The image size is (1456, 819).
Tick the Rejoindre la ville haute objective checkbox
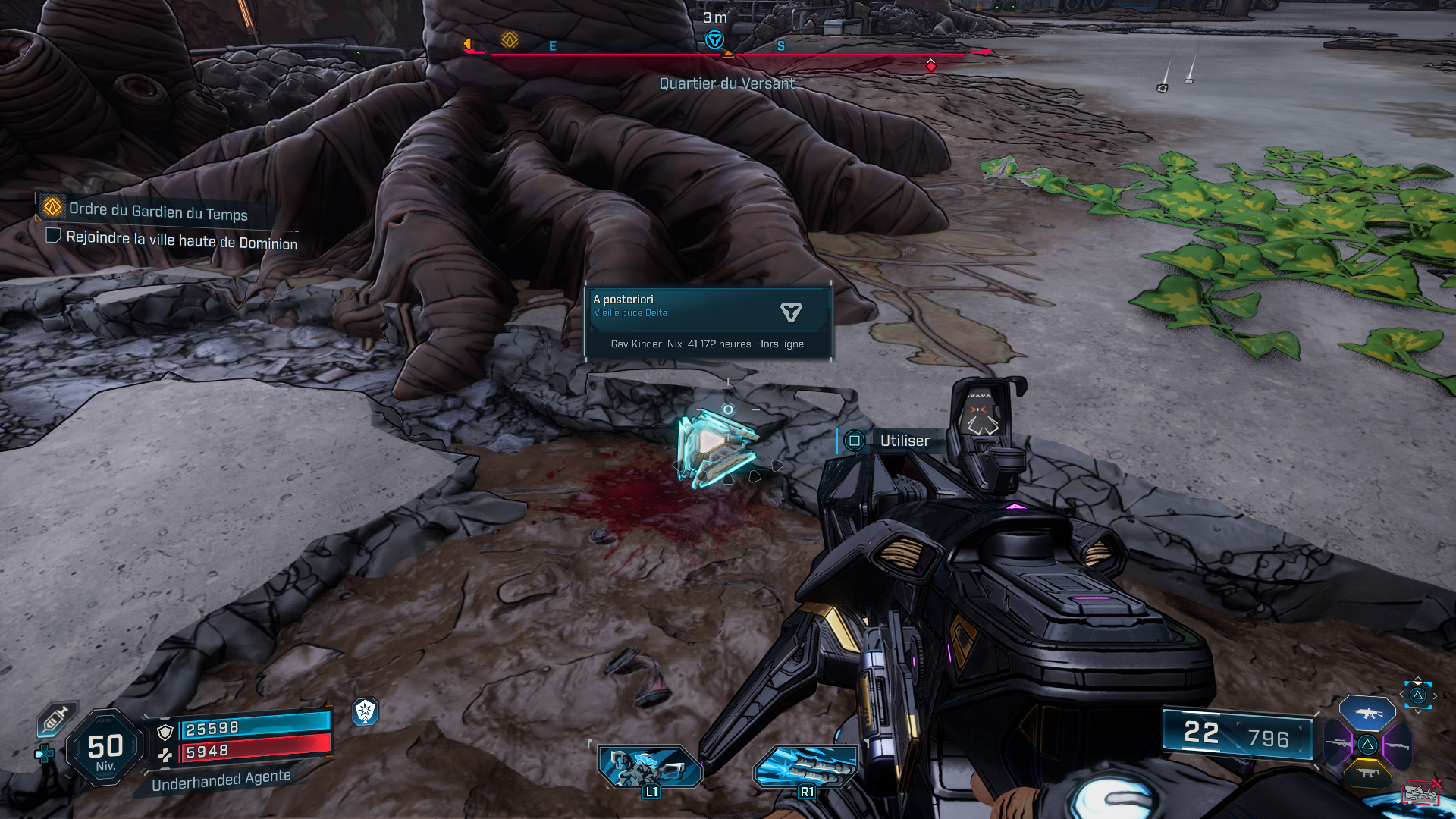tap(53, 236)
